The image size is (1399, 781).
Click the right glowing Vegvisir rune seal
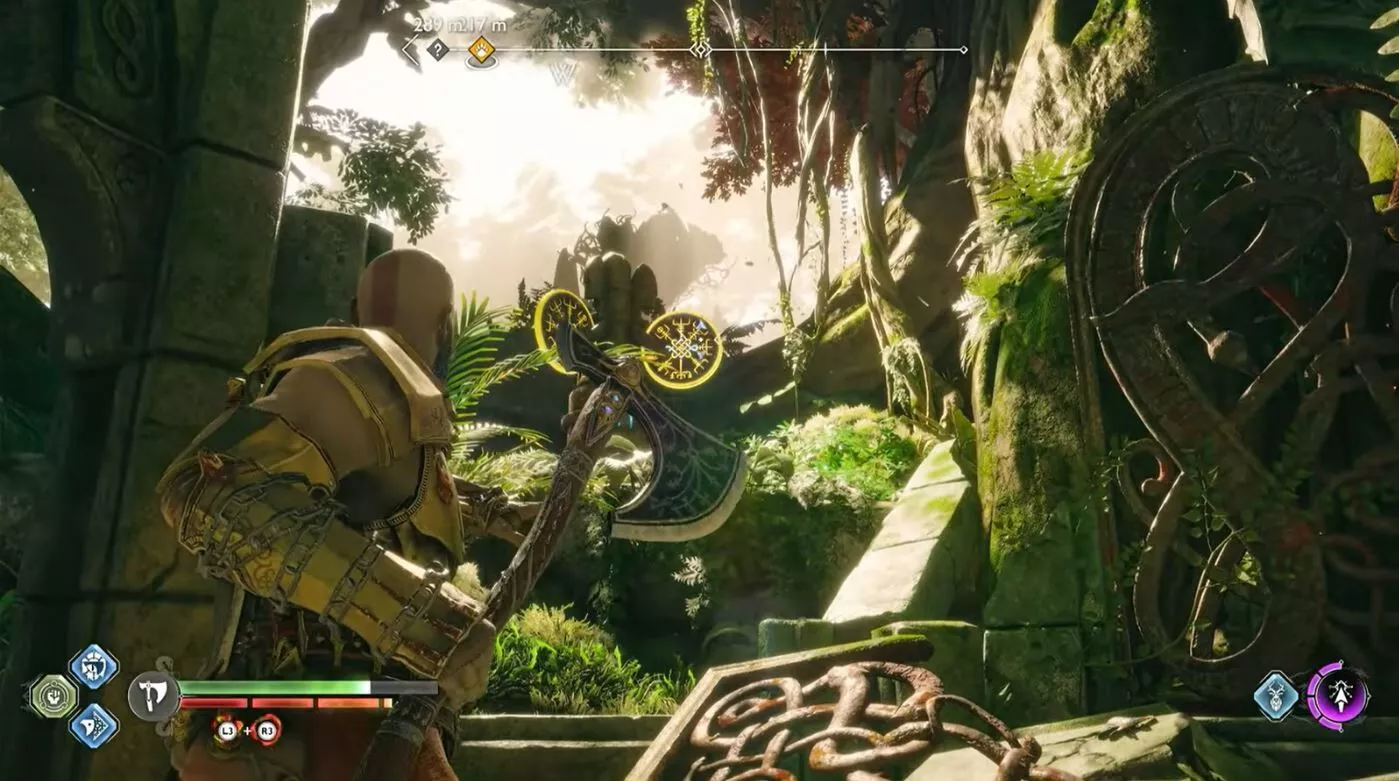coord(684,350)
